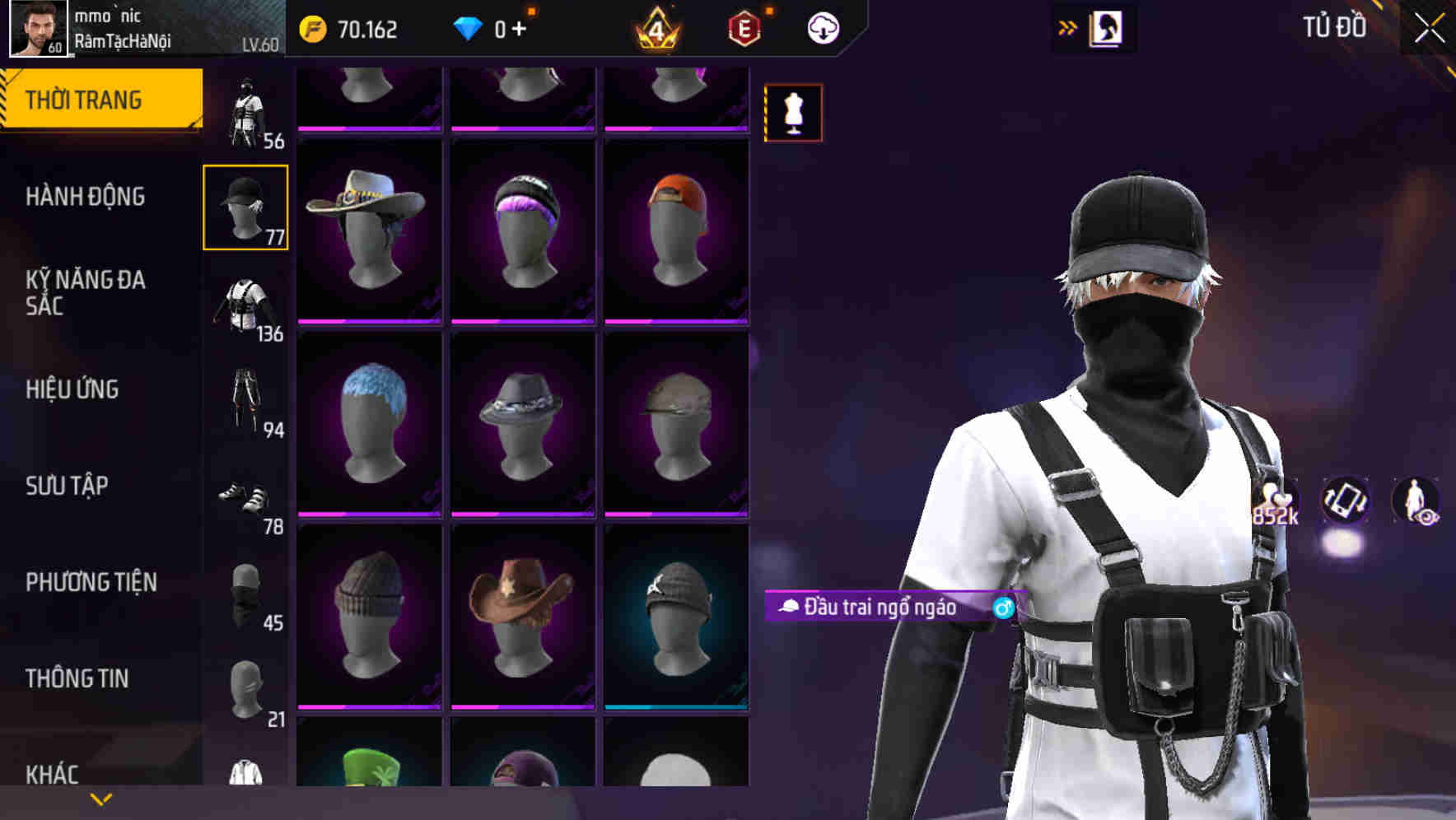Expand the sidebar with the yellow chevron
This screenshot has width=1456, height=820.
coord(99,798)
